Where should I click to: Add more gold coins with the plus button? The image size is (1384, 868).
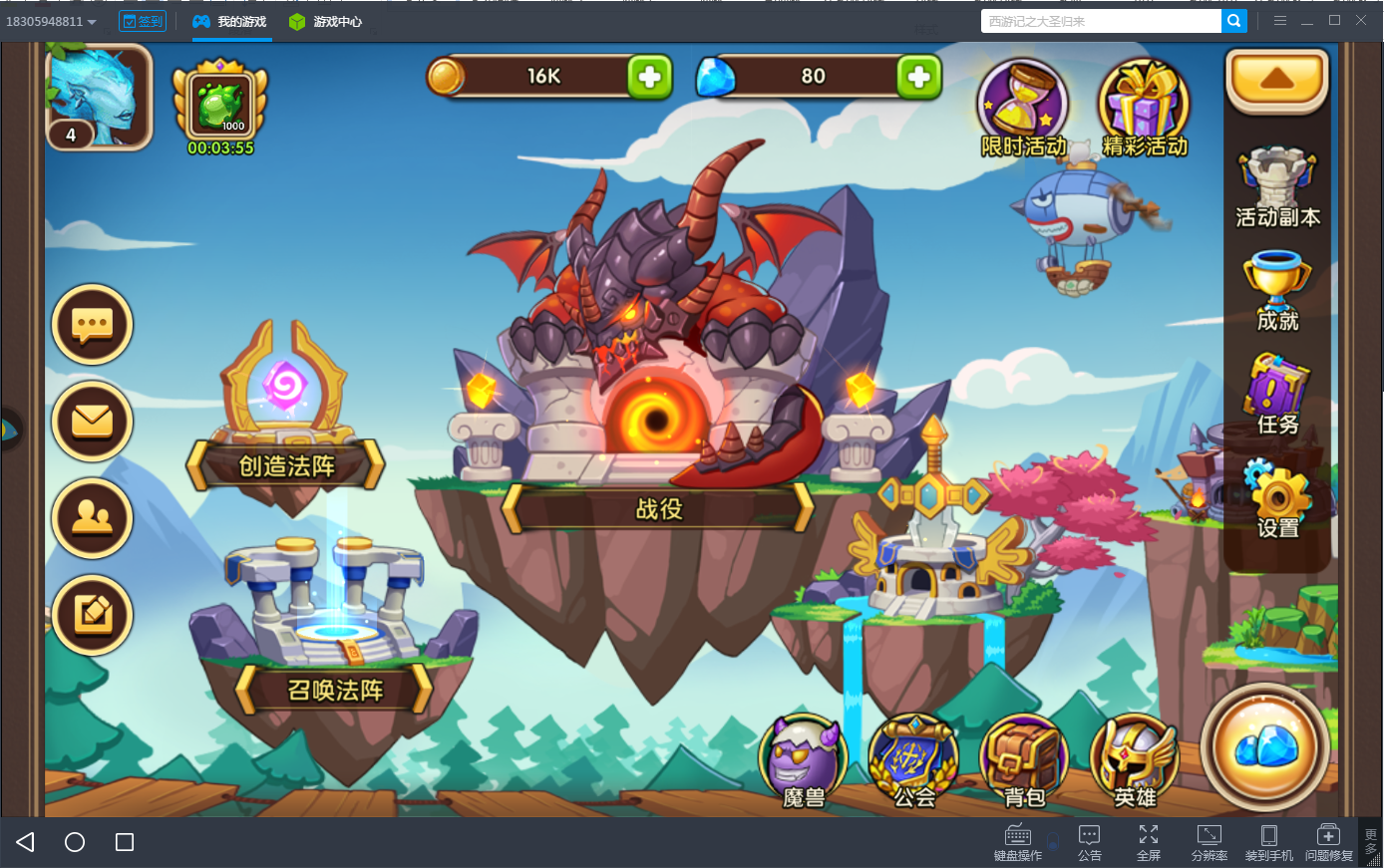(649, 77)
